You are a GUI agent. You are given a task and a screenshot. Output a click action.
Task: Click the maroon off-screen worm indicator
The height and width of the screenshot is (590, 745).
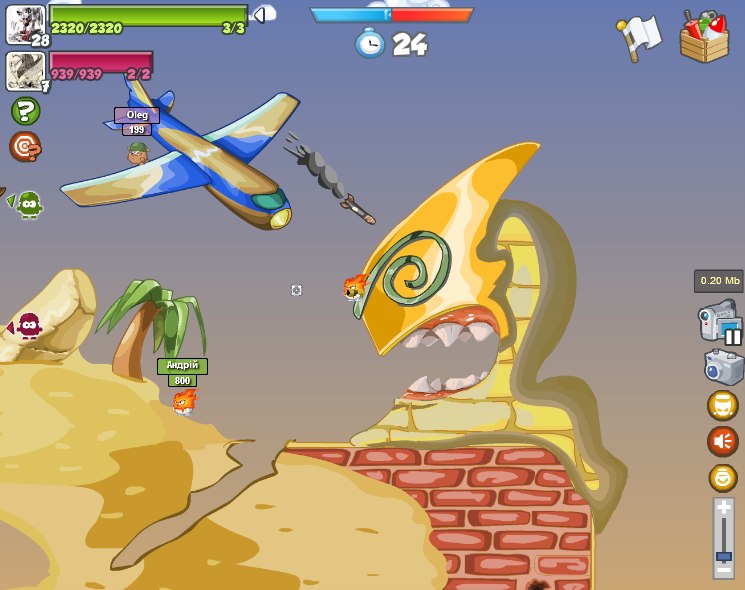coord(27,326)
